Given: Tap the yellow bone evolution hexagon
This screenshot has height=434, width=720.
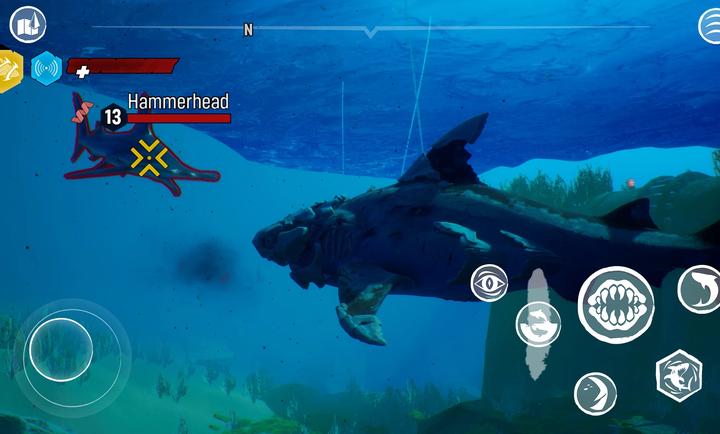Looking at the screenshot, I should click(9, 69).
